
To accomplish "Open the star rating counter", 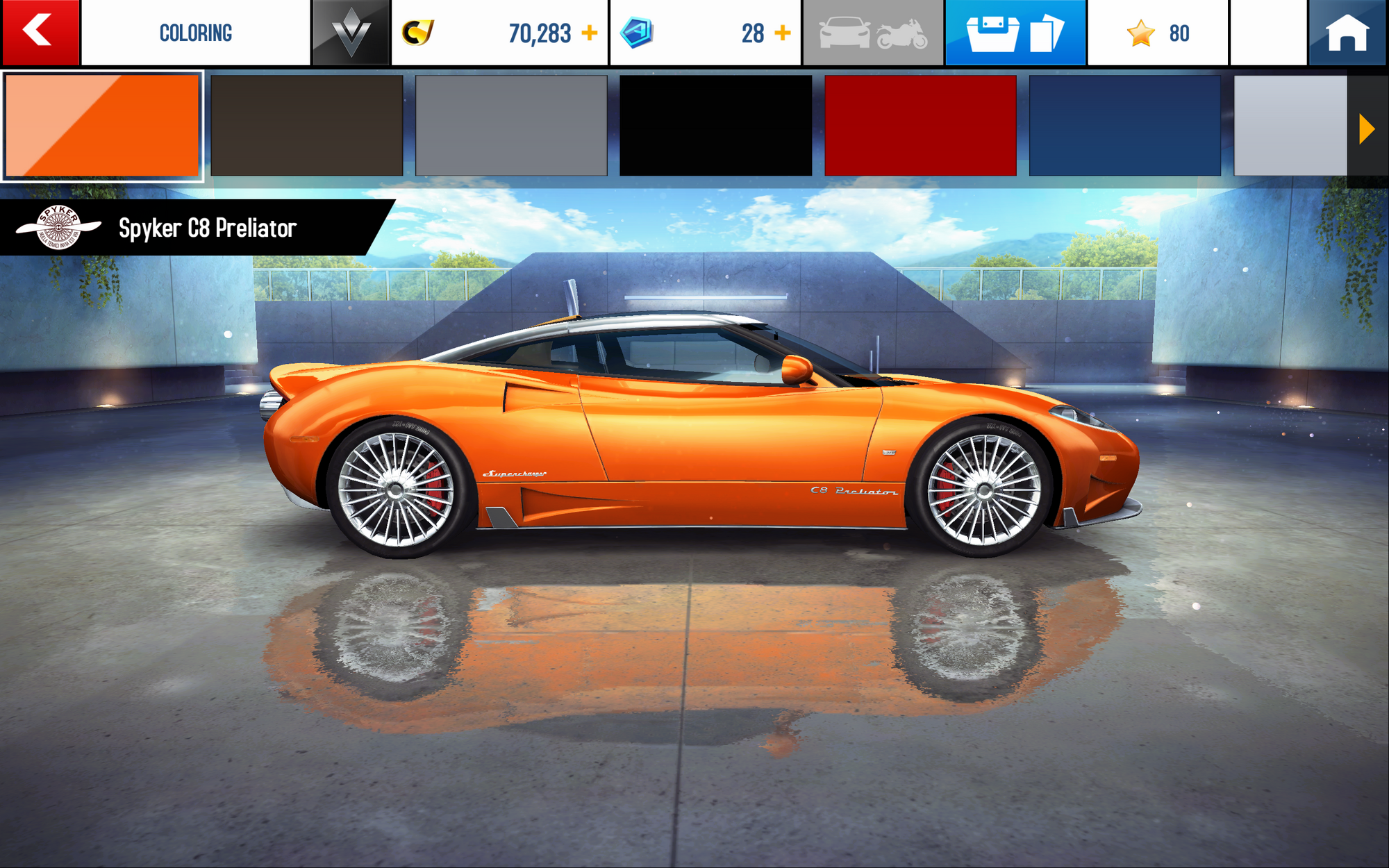I will [1158, 33].
